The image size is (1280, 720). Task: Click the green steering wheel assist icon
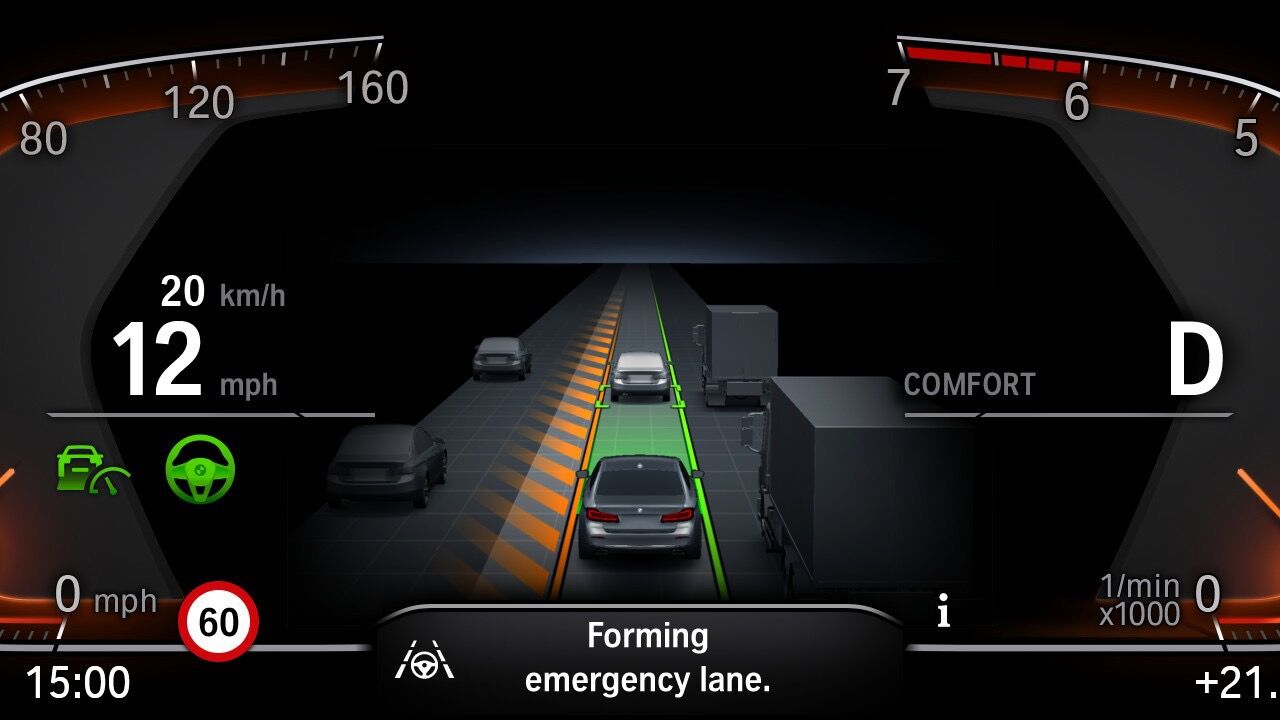point(200,468)
